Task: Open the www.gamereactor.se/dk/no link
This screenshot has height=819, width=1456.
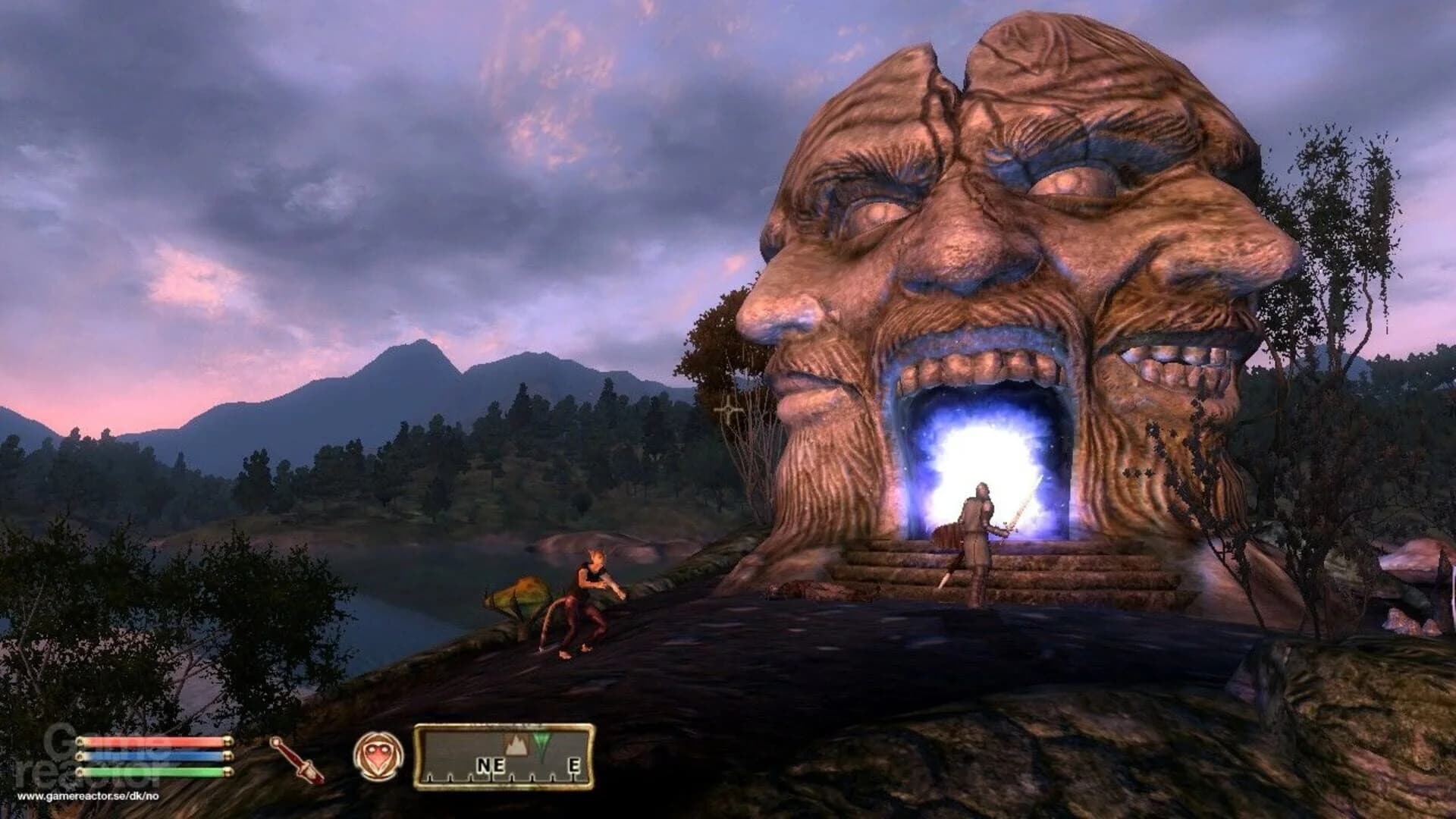Action: click(87, 795)
